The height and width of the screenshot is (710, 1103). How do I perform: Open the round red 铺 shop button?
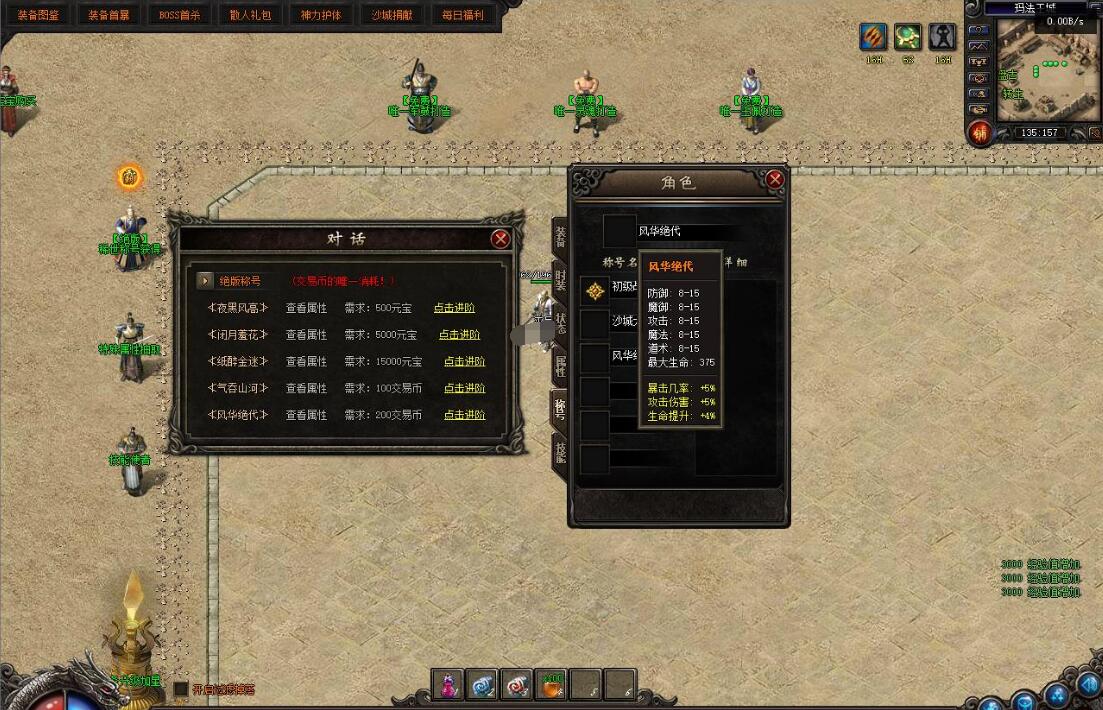pos(980,132)
